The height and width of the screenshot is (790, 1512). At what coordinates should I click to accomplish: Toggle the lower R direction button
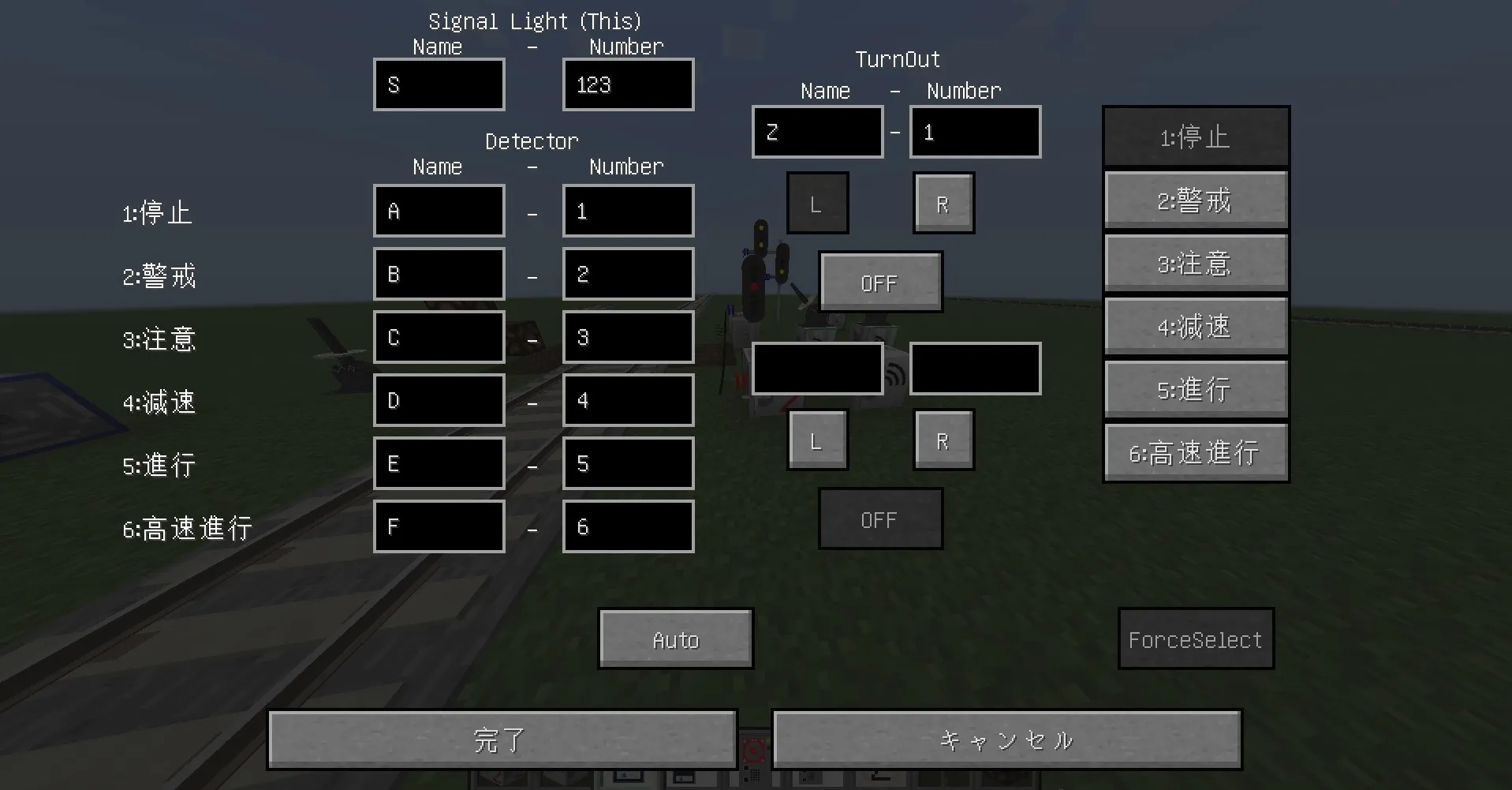click(x=943, y=440)
